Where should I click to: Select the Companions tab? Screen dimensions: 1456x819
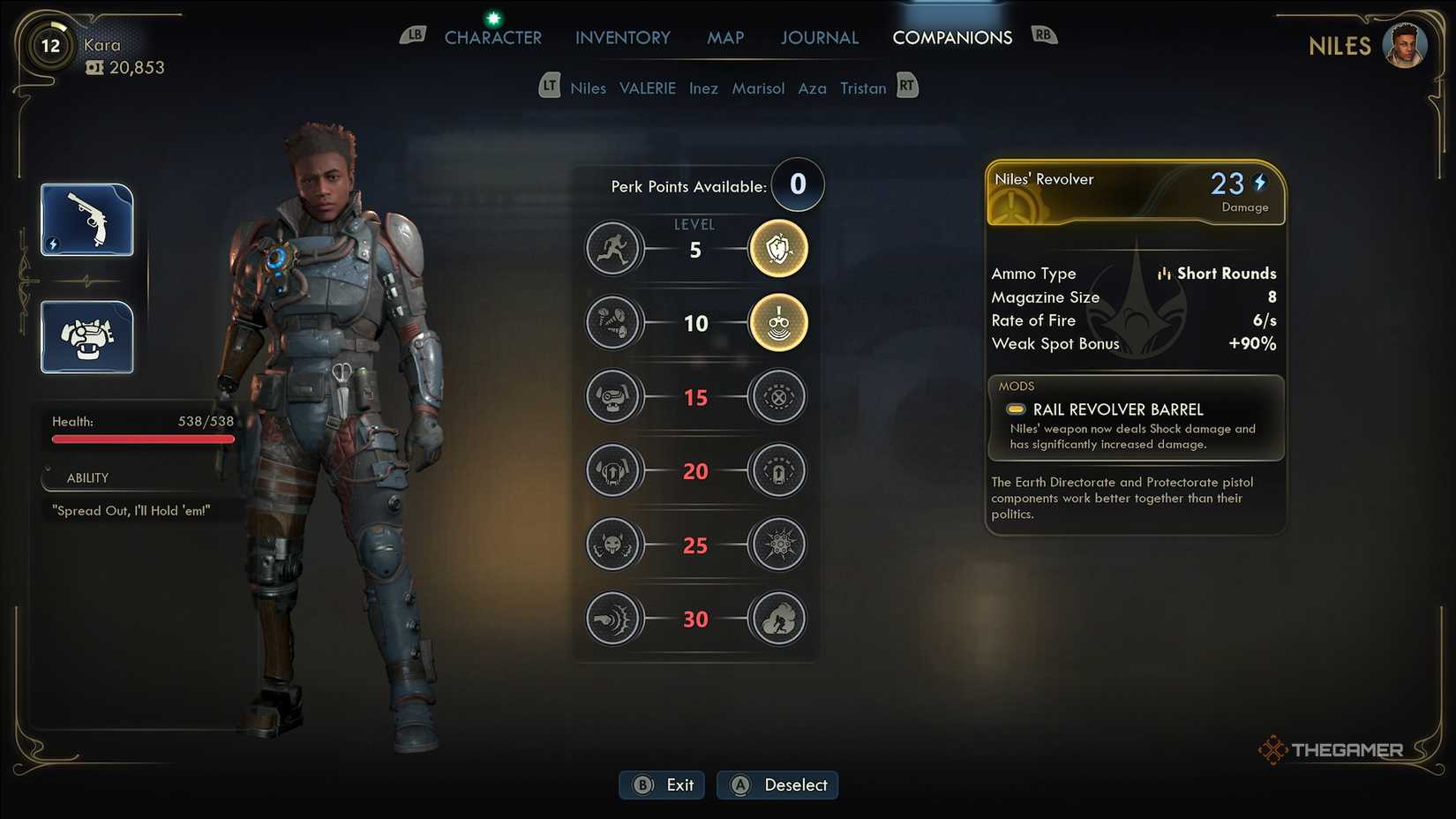(x=951, y=38)
